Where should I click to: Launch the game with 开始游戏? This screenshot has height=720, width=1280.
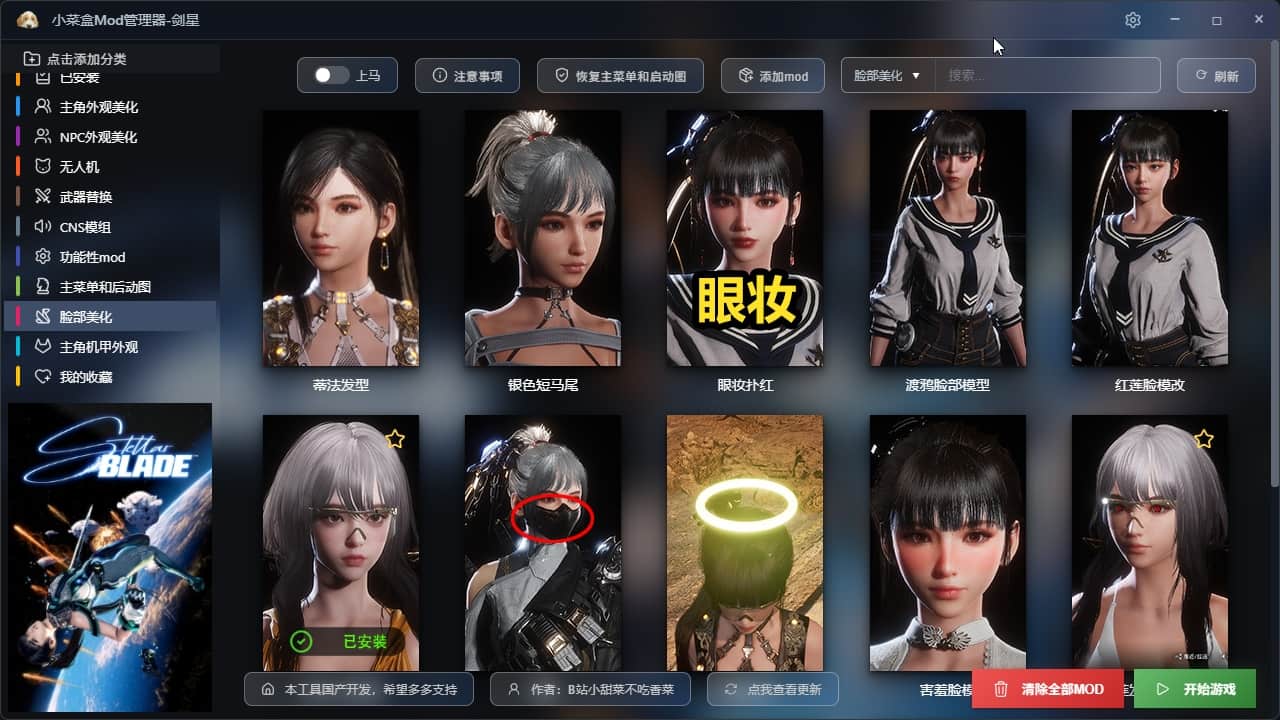(x=1195, y=689)
